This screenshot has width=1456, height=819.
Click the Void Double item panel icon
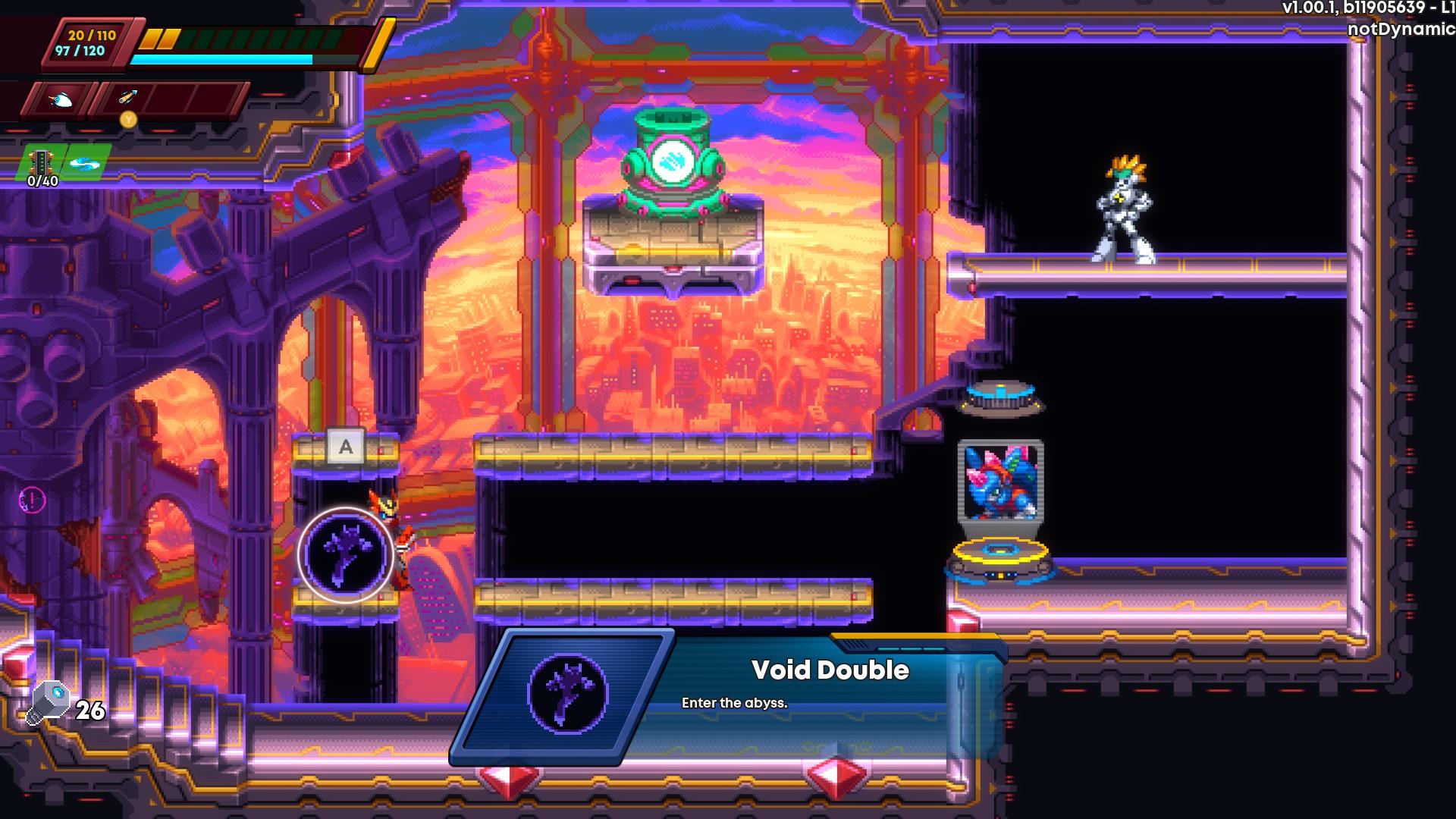(x=567, y=692)
